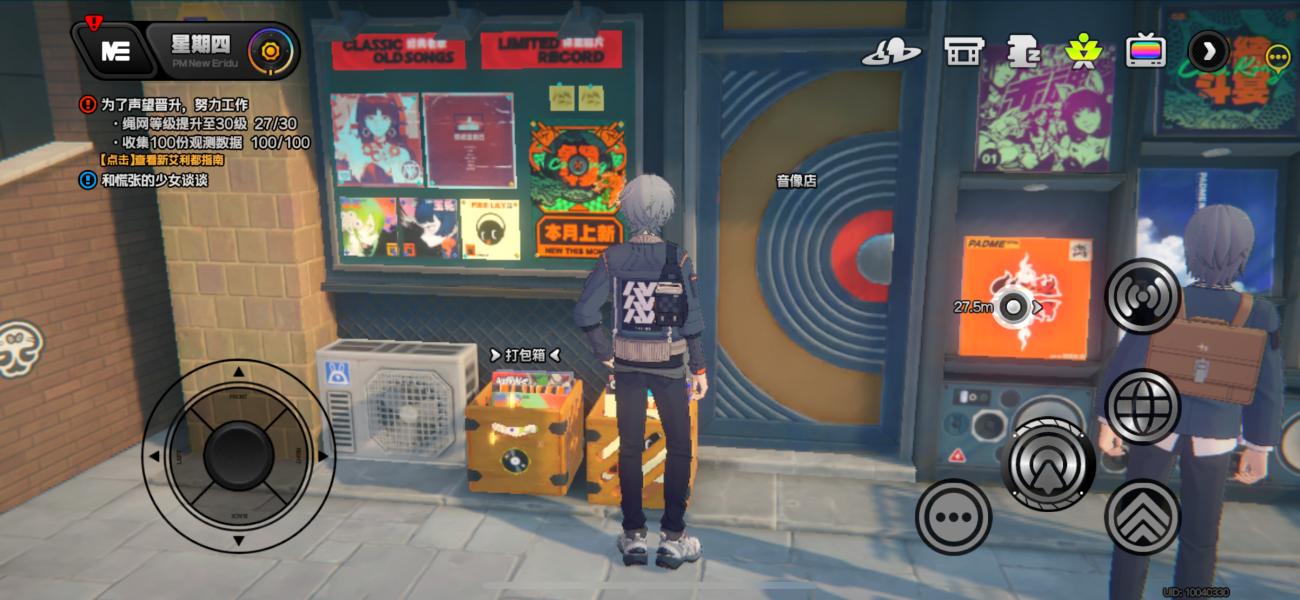The width and height of the screenshot is (1300, 600).
Task: Tap the virtual joystick's center knob
Action: tap(238, 456)
